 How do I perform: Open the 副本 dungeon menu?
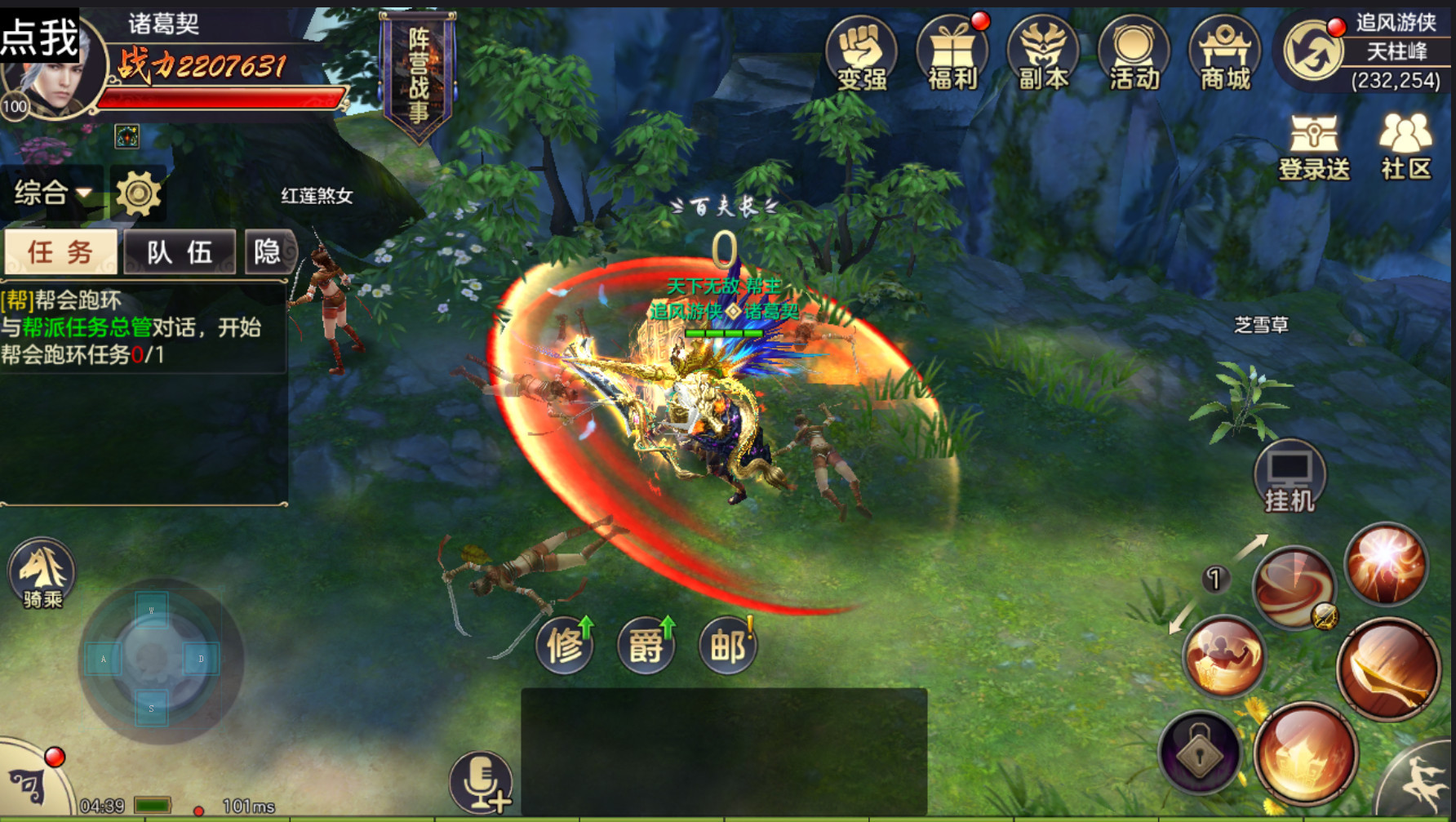[x=1043, y=53]
